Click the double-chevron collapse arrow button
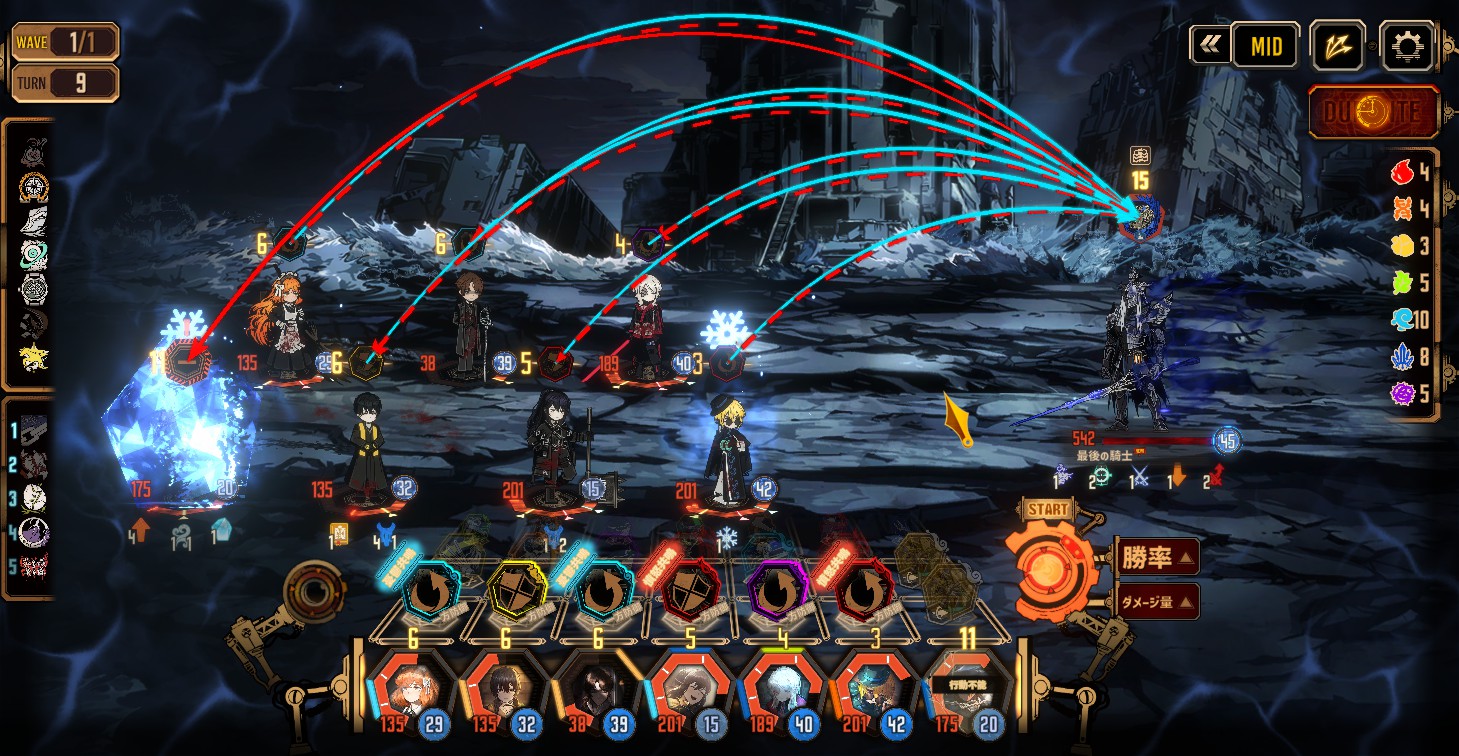 coord(1209,45)
